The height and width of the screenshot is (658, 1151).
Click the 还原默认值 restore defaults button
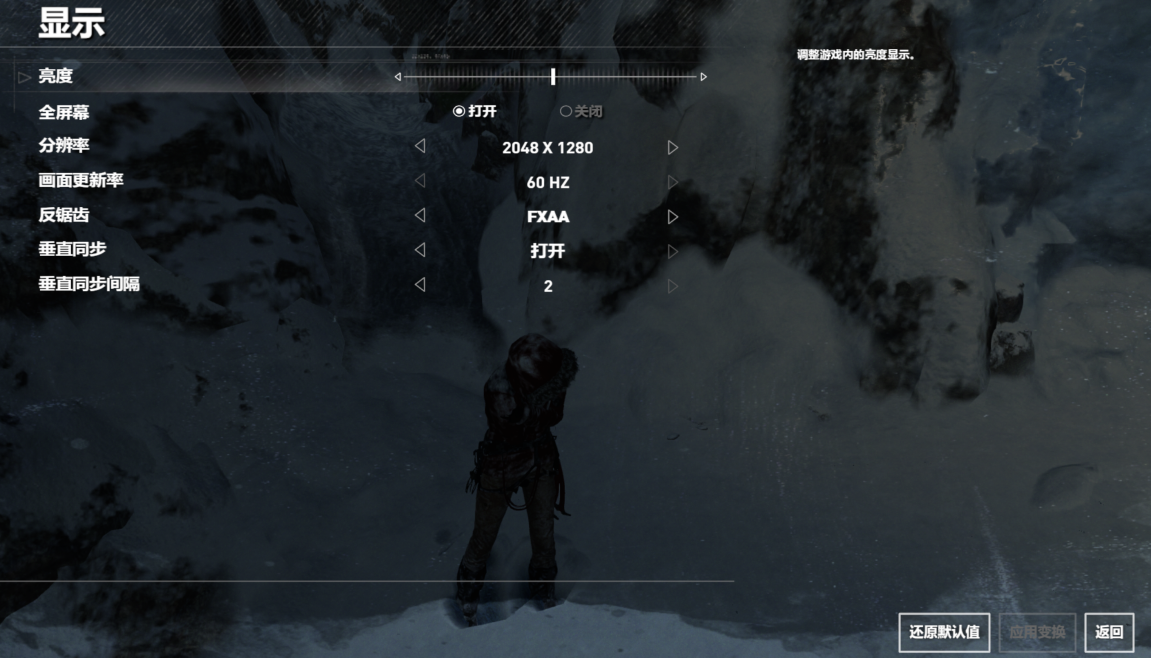944,632
